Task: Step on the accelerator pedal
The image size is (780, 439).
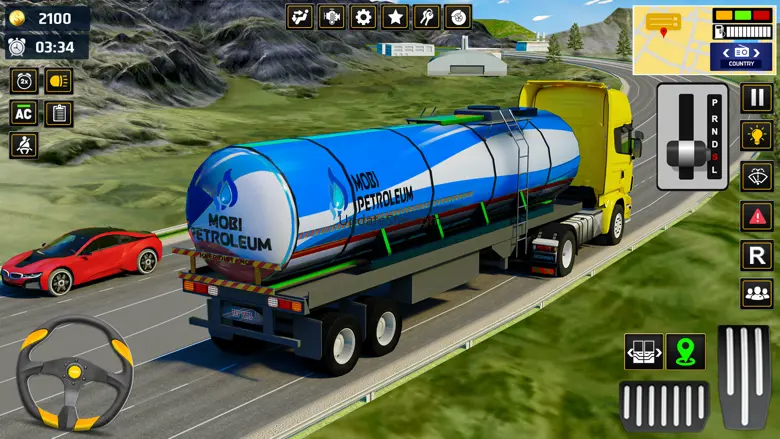Action: click(x=744, y=376)
